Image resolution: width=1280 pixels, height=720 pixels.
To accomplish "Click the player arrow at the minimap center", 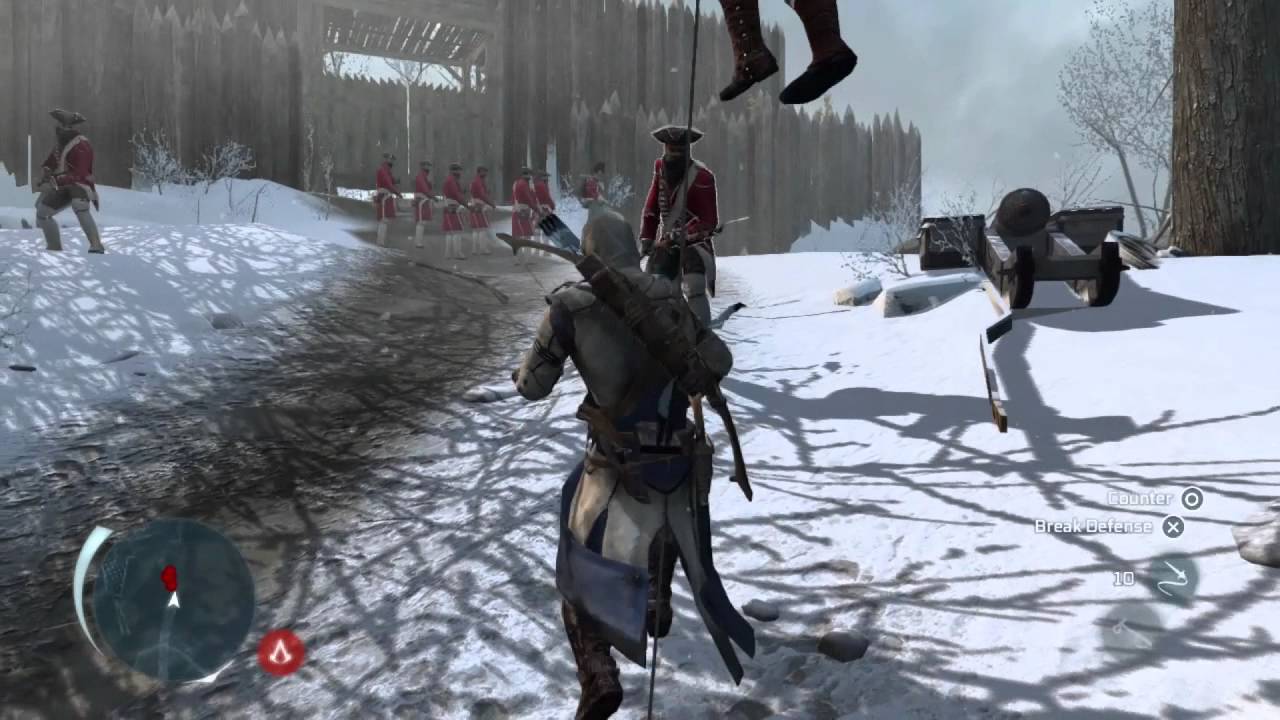I will (173, 600).
